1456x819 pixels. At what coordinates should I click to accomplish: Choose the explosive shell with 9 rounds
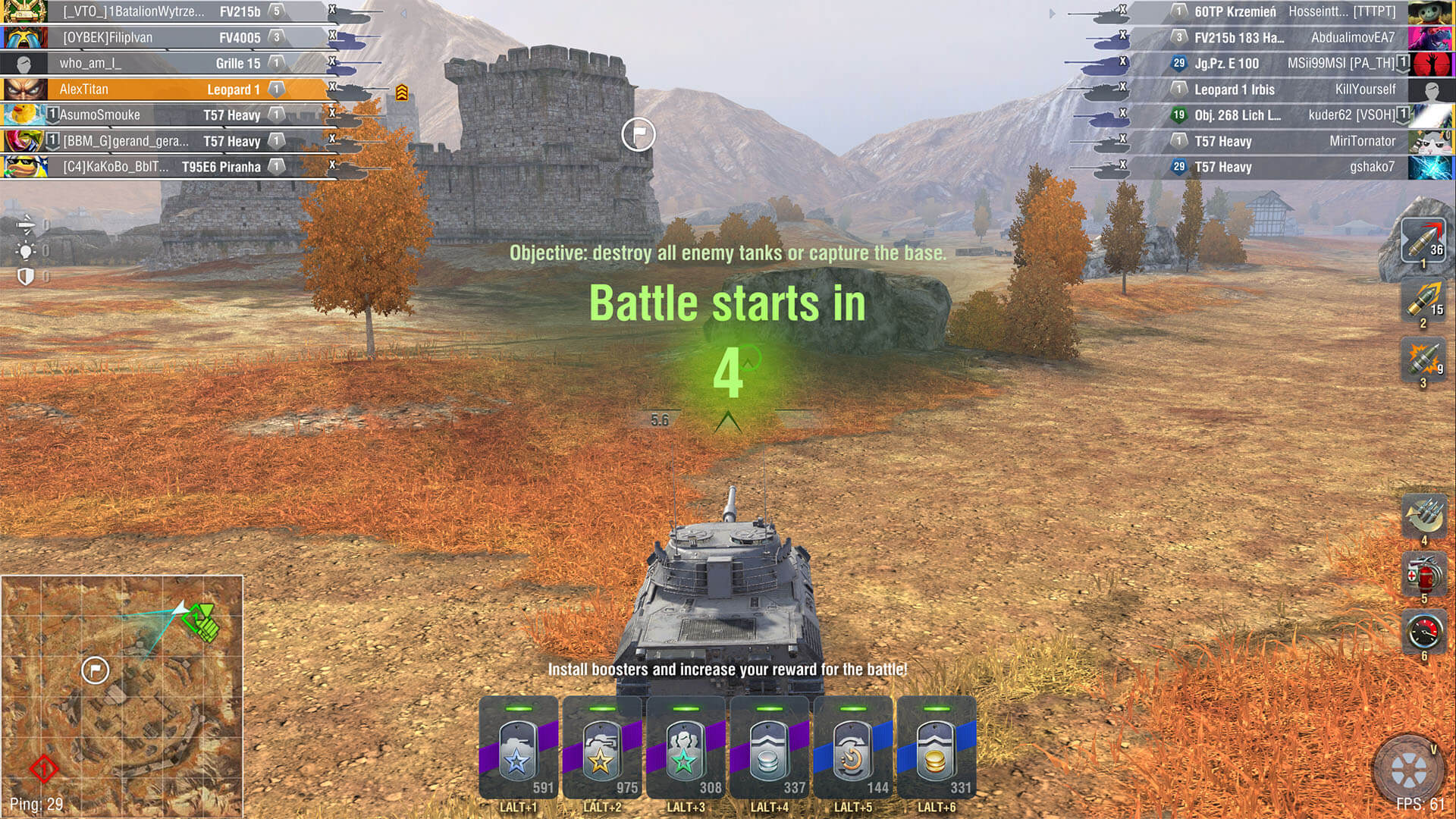(x=1423, y=360)
